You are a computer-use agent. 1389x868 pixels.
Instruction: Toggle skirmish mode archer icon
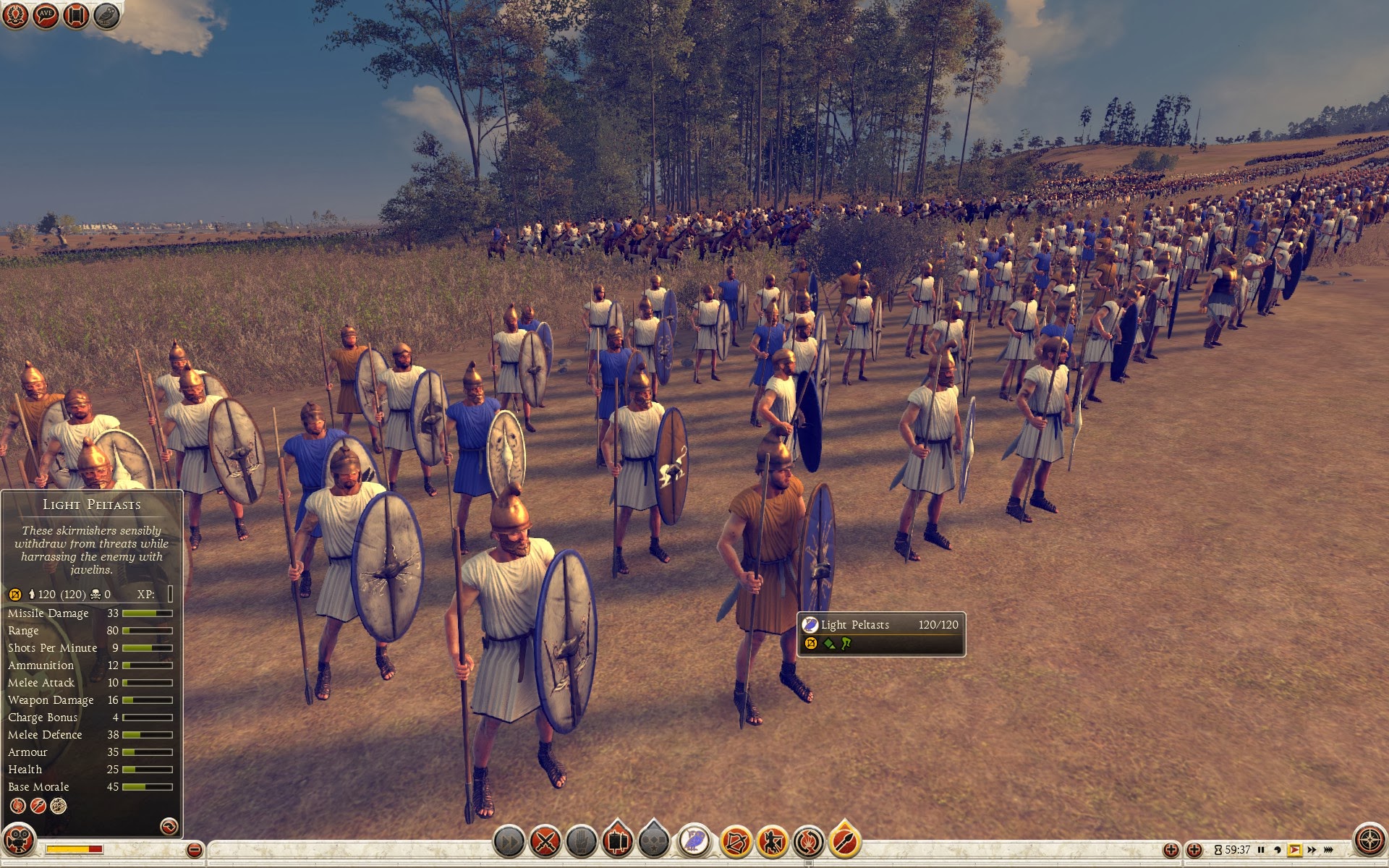(772, 841)
